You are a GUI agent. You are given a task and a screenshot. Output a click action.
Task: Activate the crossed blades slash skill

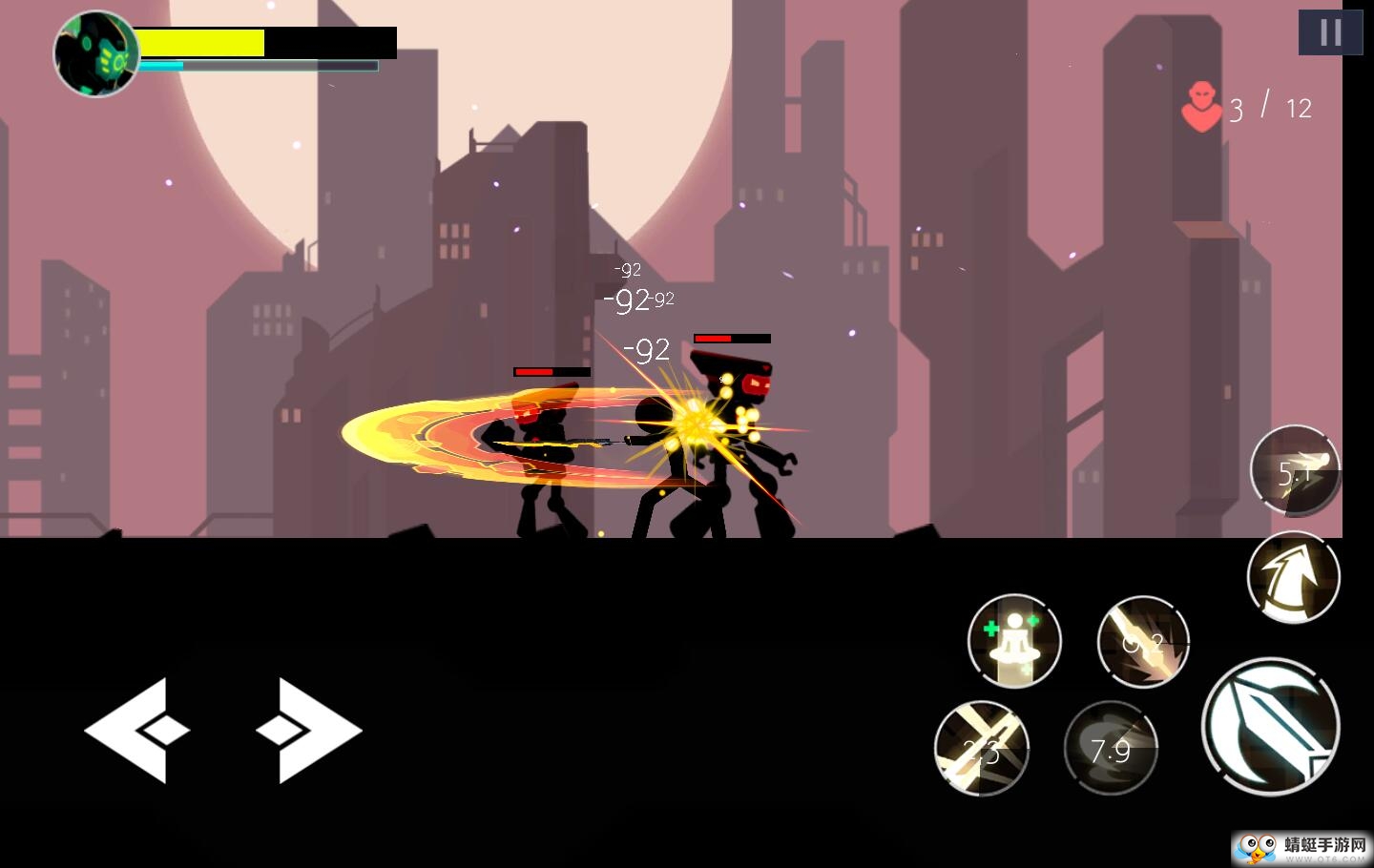981,749
